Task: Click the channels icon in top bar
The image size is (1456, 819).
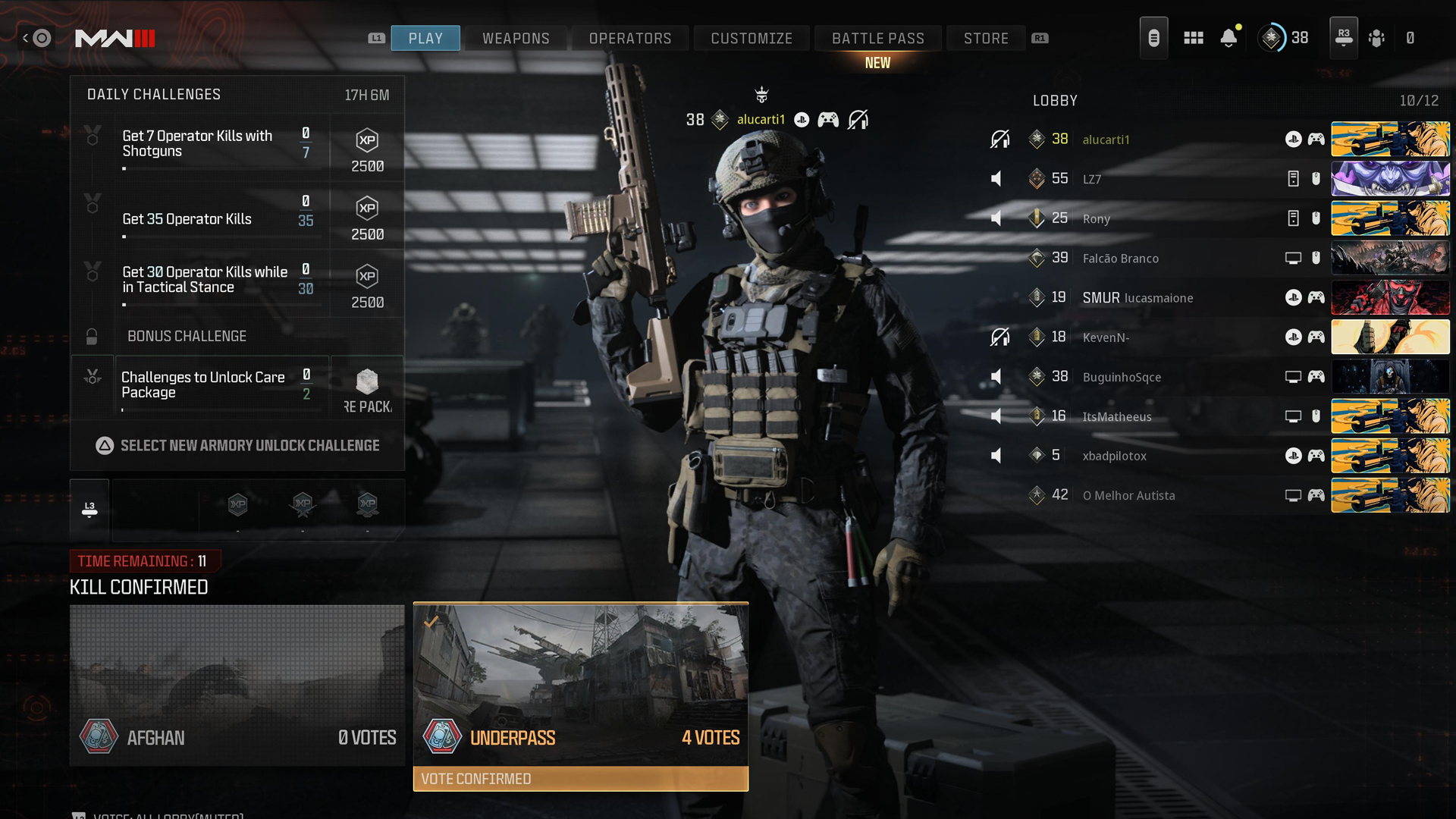Action: pyautogui.click(x=1153, y=37)
